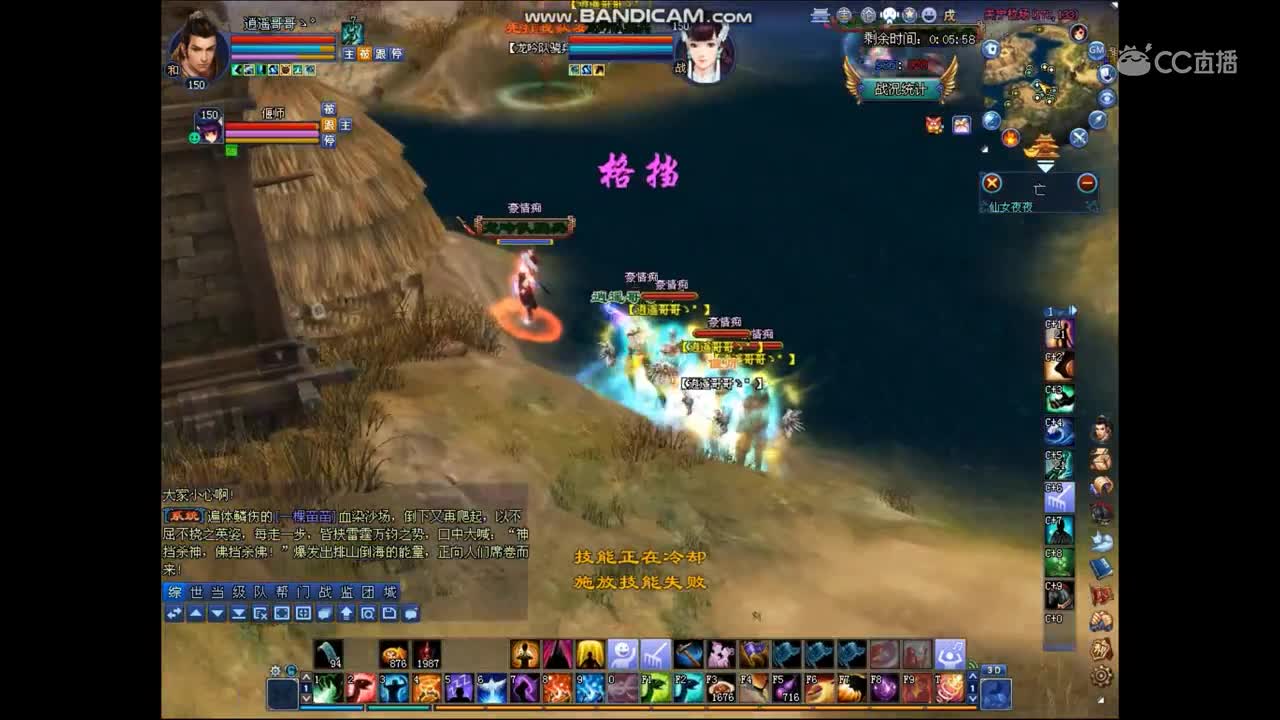This screenshot has height=720, width=1280.
Task: Click the eye icon on the minimap edge
Action: pos(1108,96)
